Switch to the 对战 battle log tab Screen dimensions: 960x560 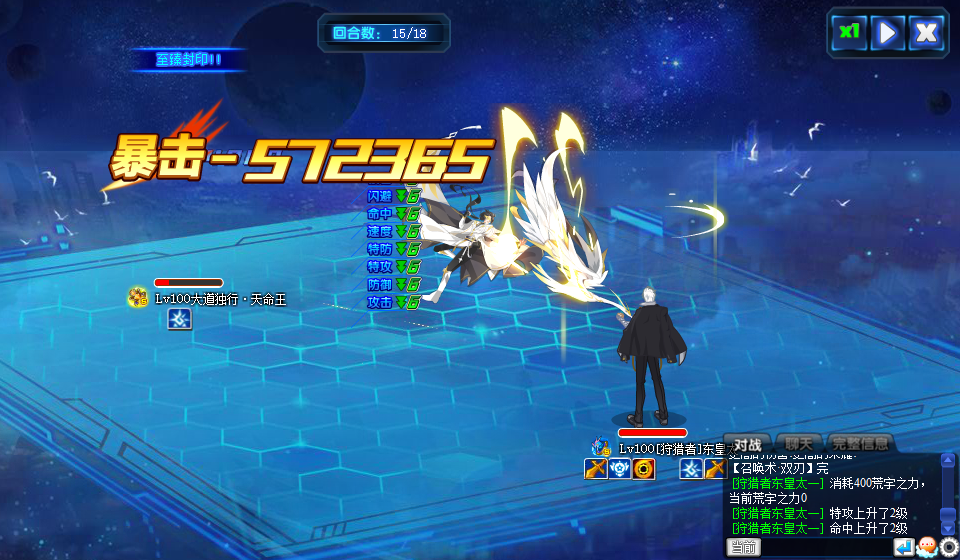748,443
